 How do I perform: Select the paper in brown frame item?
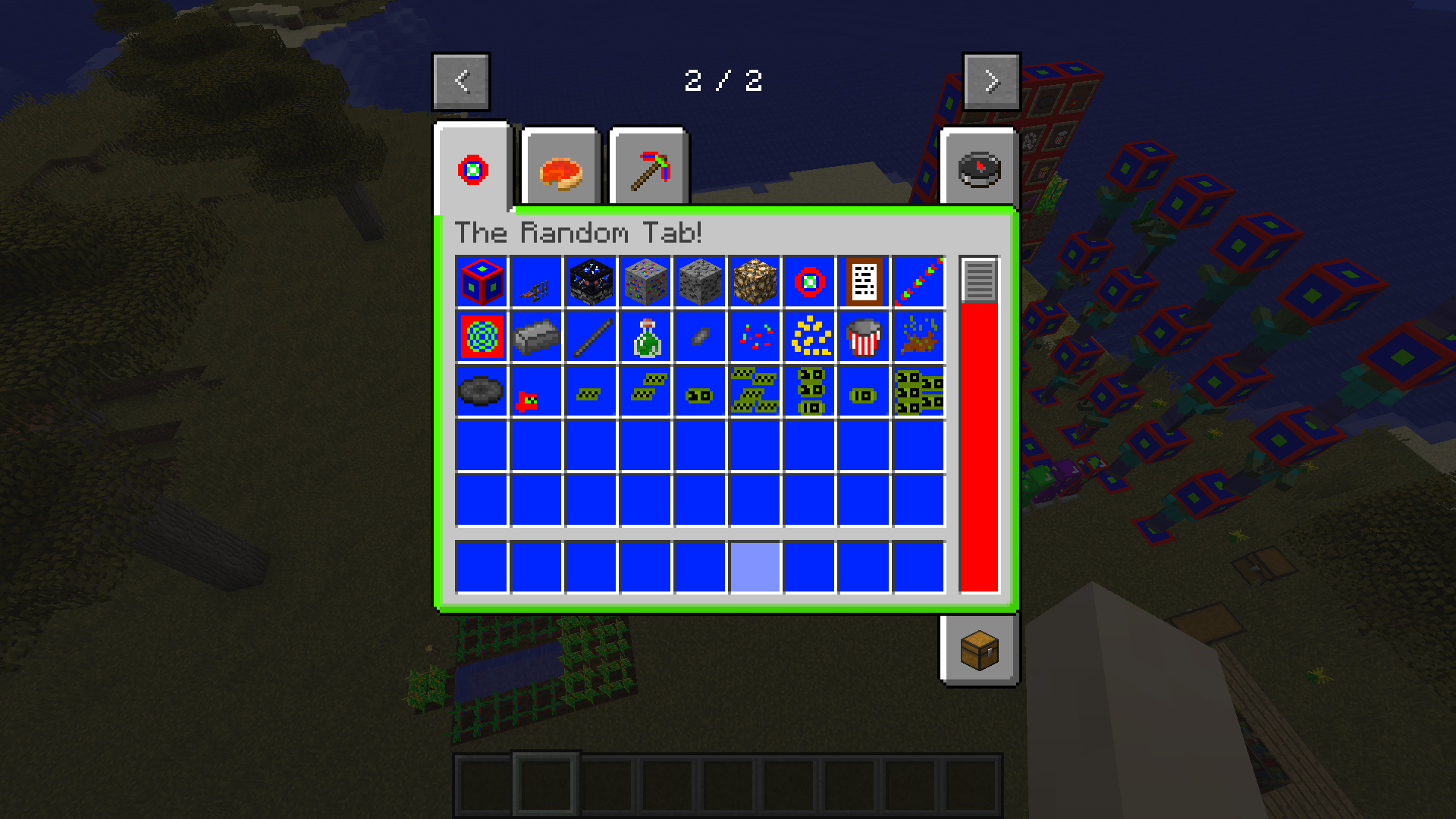[862, 281]
